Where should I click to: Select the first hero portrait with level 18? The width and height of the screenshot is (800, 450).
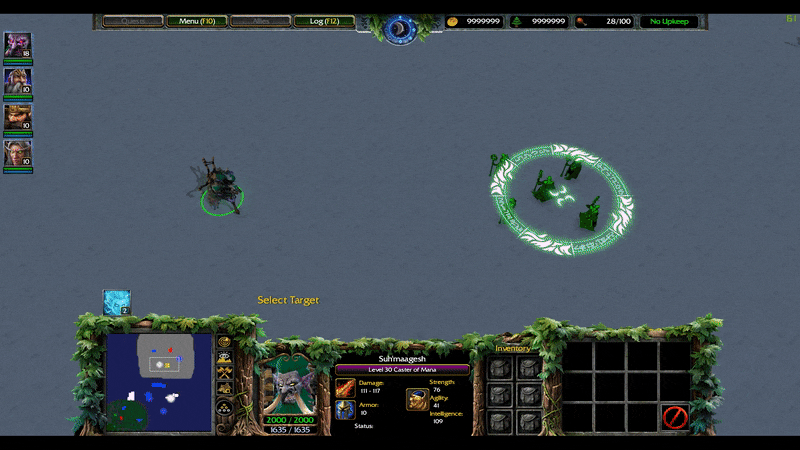click(17, 45)
